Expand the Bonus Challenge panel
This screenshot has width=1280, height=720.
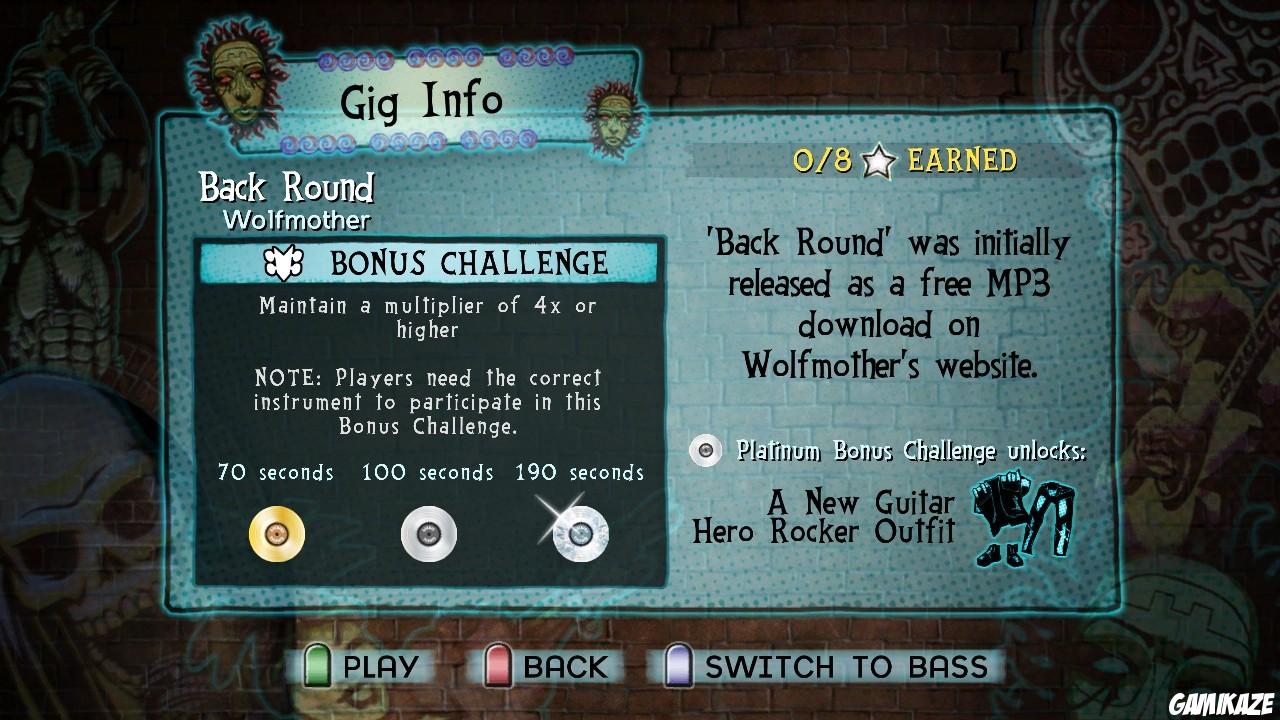coord(430,410)
